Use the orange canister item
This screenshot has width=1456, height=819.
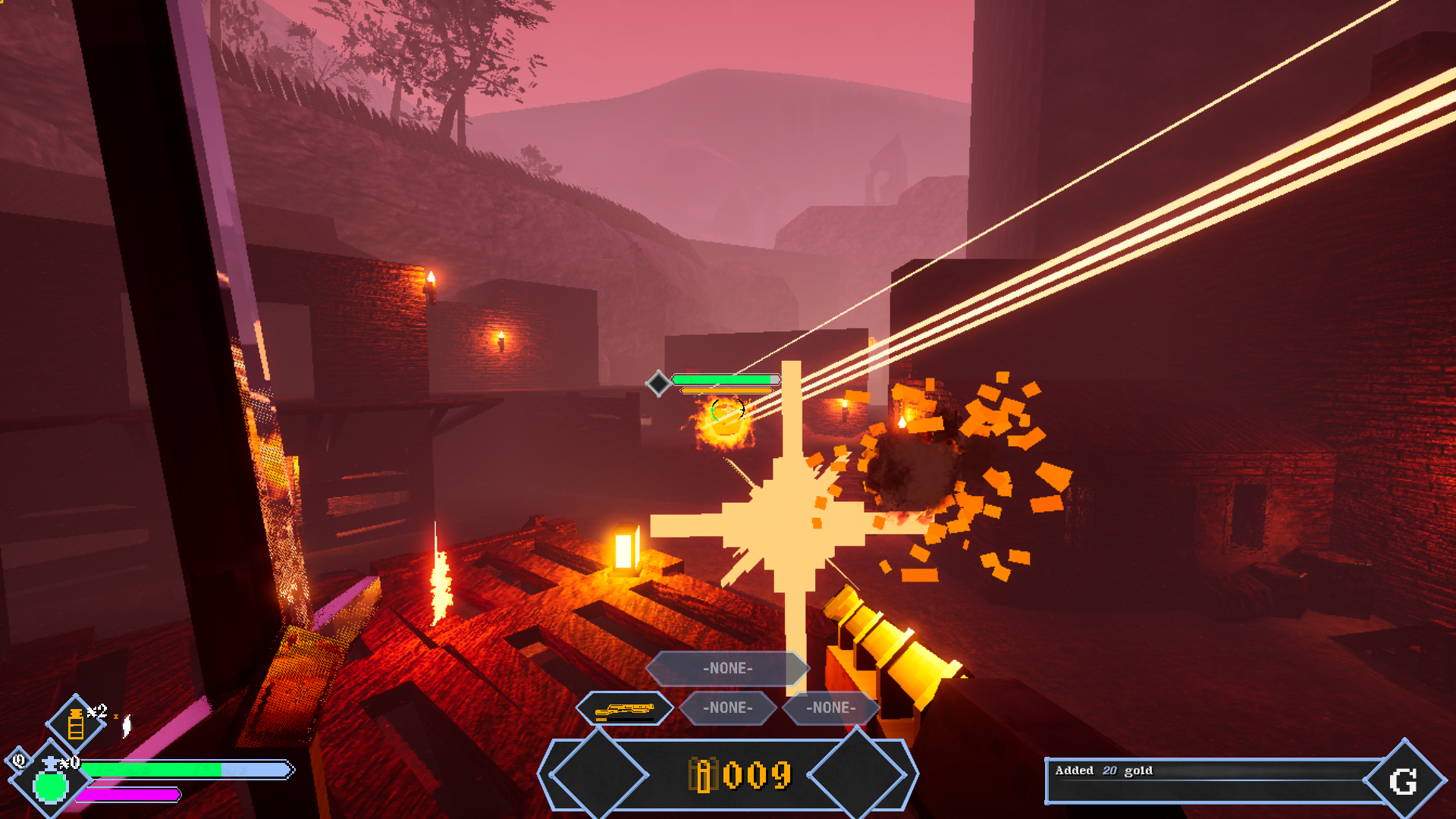[x=76, y=723]
